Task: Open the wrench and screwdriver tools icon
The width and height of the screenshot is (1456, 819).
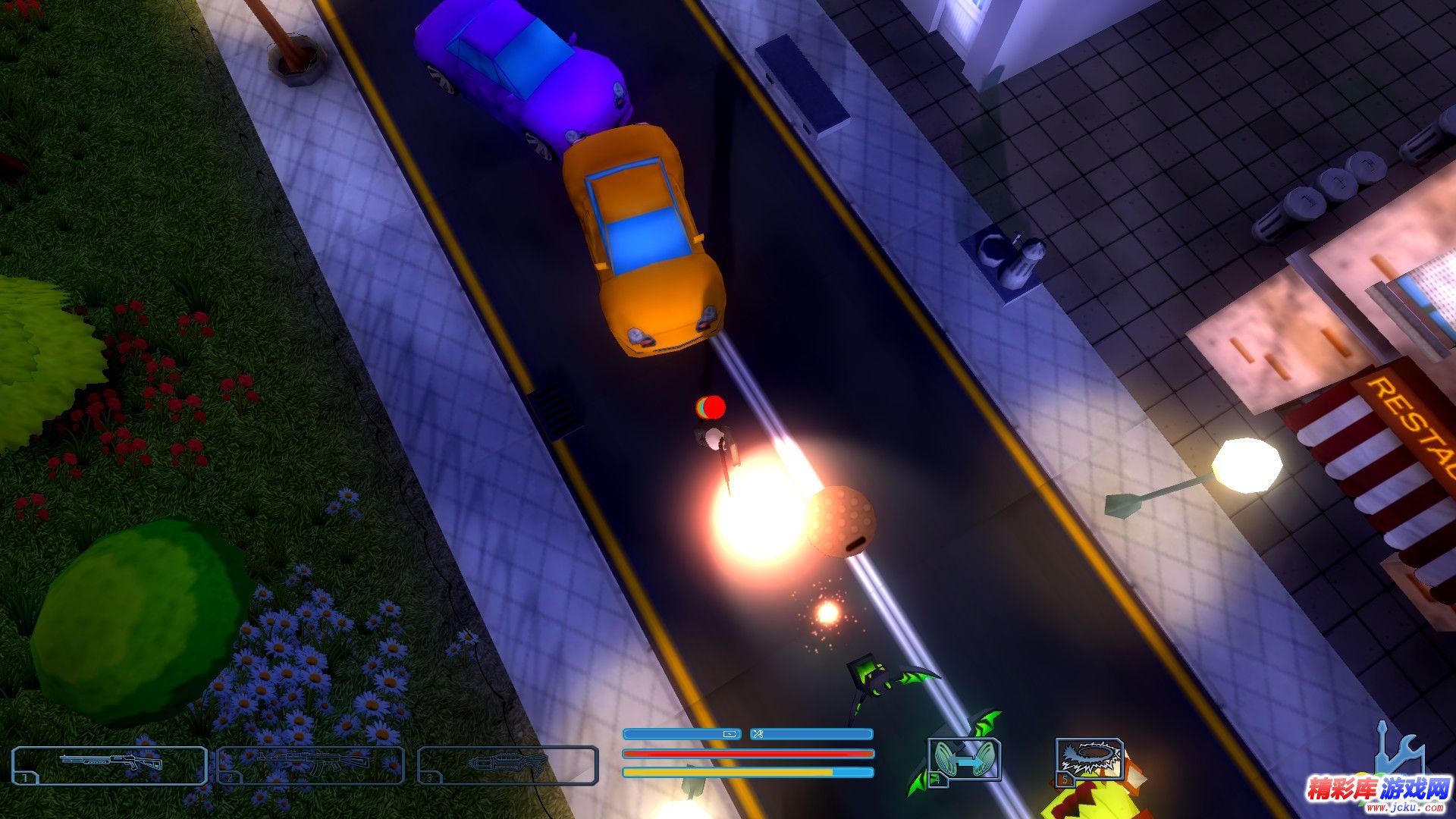Action: 1398,750
